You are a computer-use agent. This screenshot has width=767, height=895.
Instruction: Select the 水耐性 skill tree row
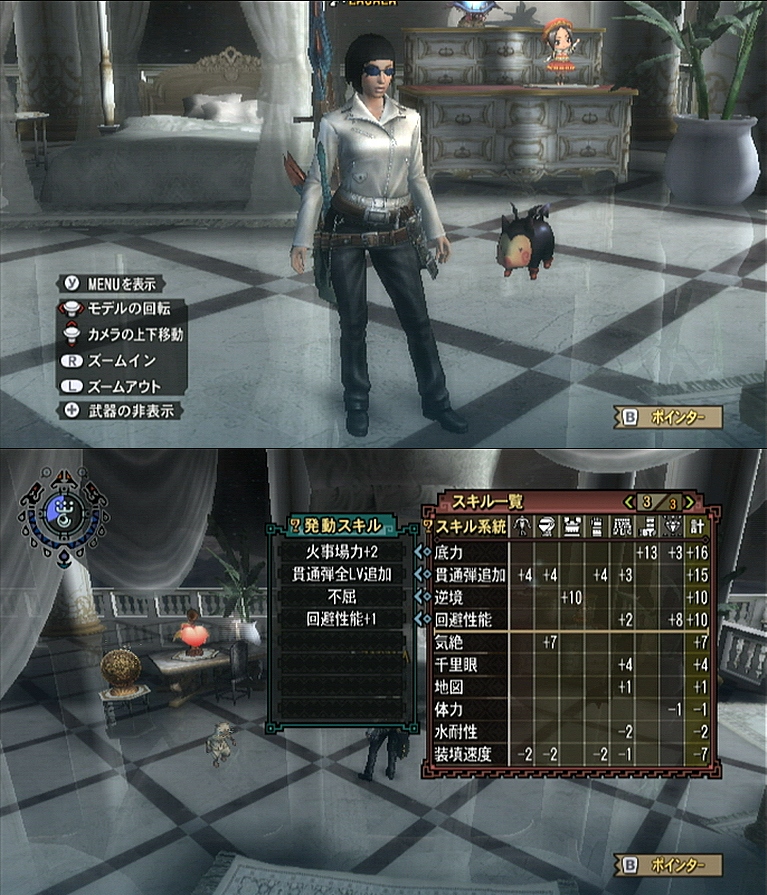coord(466,732)
